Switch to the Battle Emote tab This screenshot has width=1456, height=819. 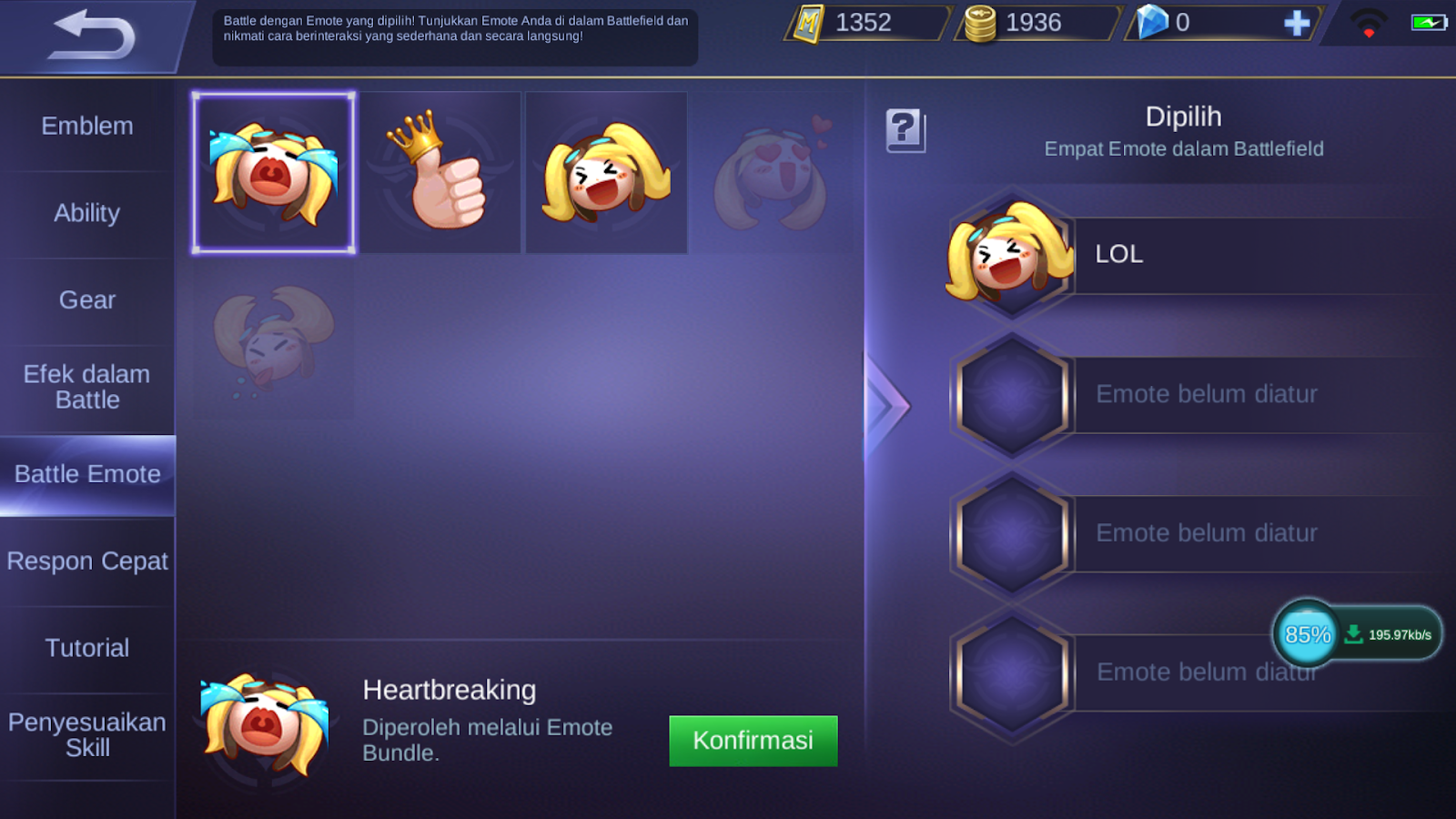(87, 473)
